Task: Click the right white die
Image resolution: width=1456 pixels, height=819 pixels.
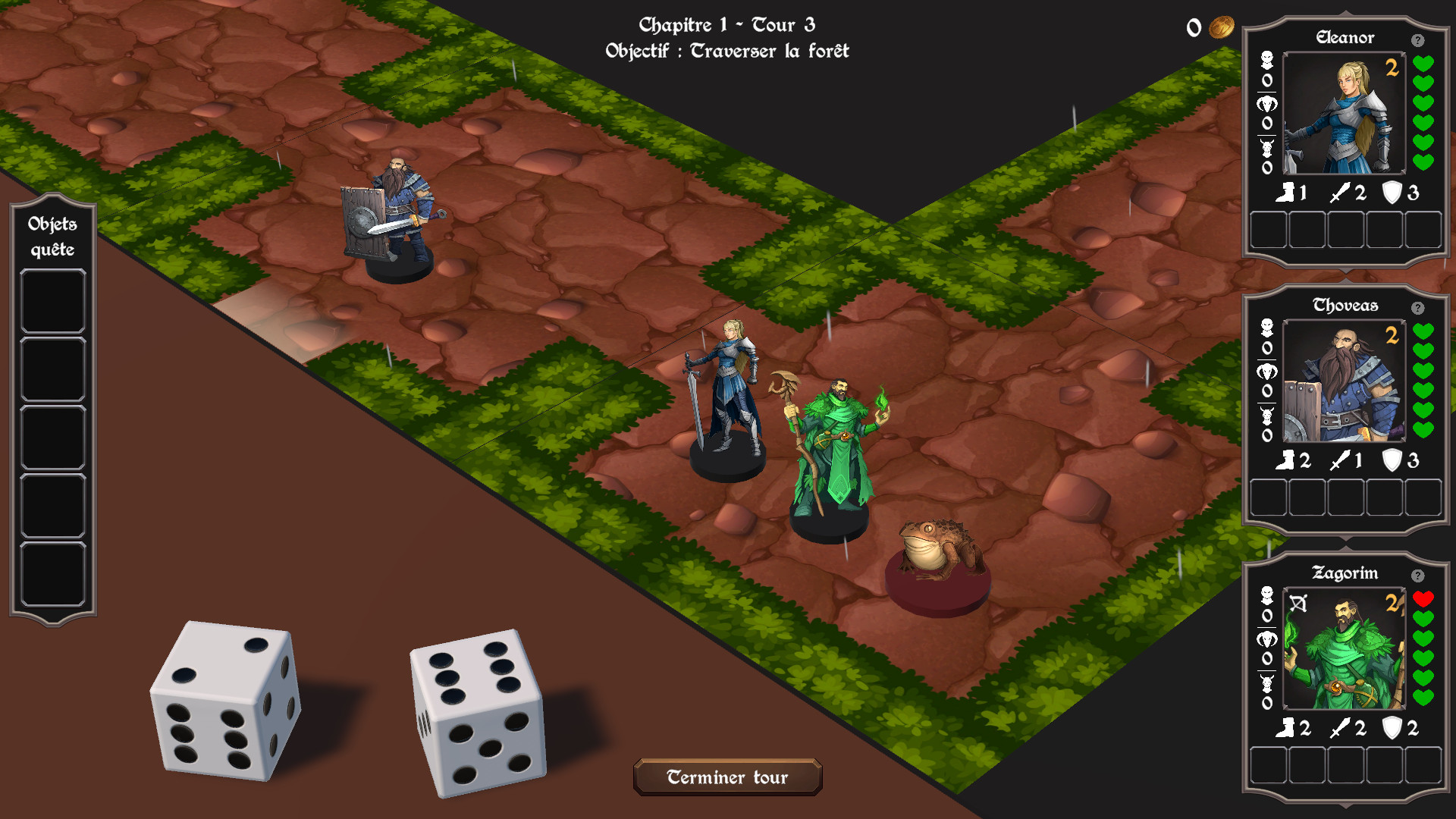Action: pyautogui.click(x=478, y=713)
